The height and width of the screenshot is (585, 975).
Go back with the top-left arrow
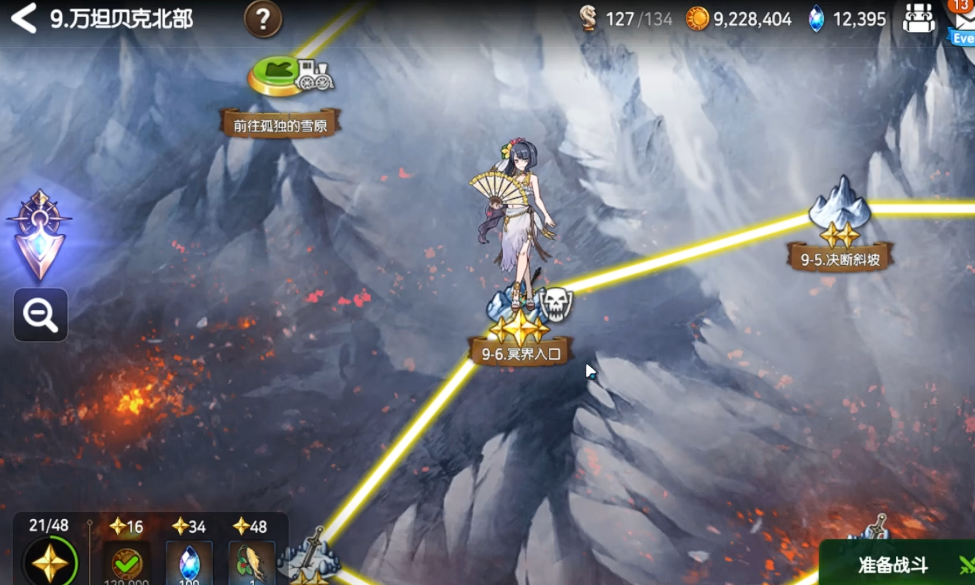click(23, 18)
